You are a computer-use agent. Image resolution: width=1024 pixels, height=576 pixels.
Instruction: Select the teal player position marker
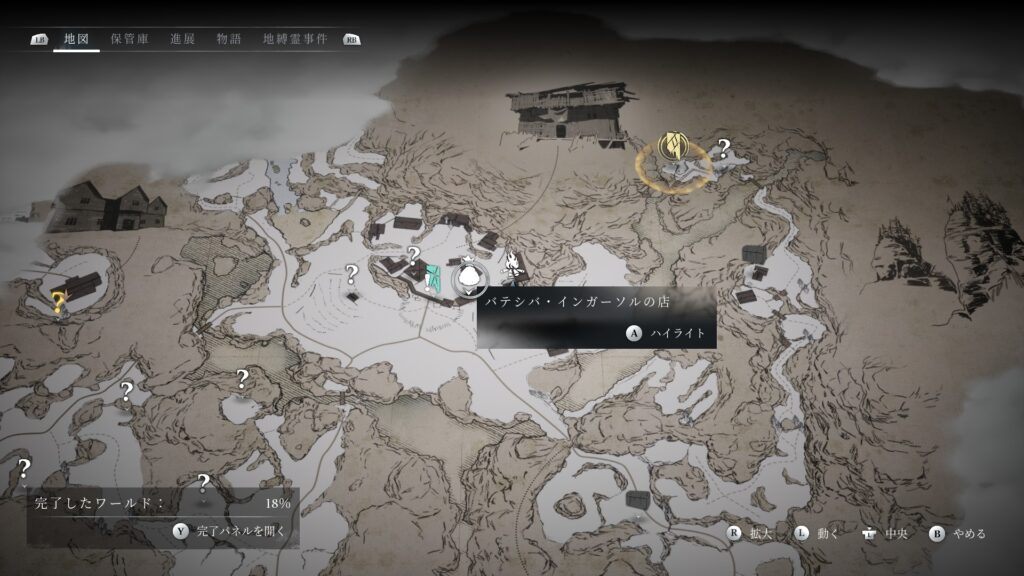coord(433,278)
